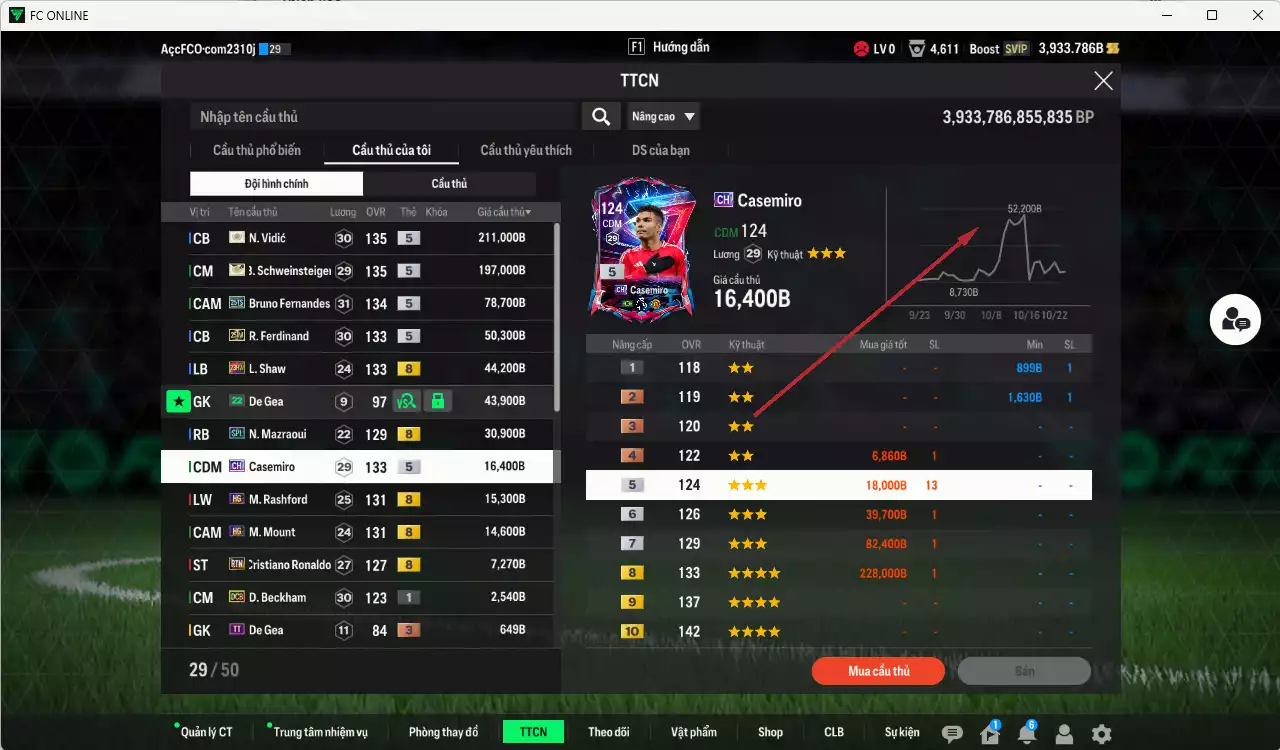Click the notification bell with badge 6

1026,731
